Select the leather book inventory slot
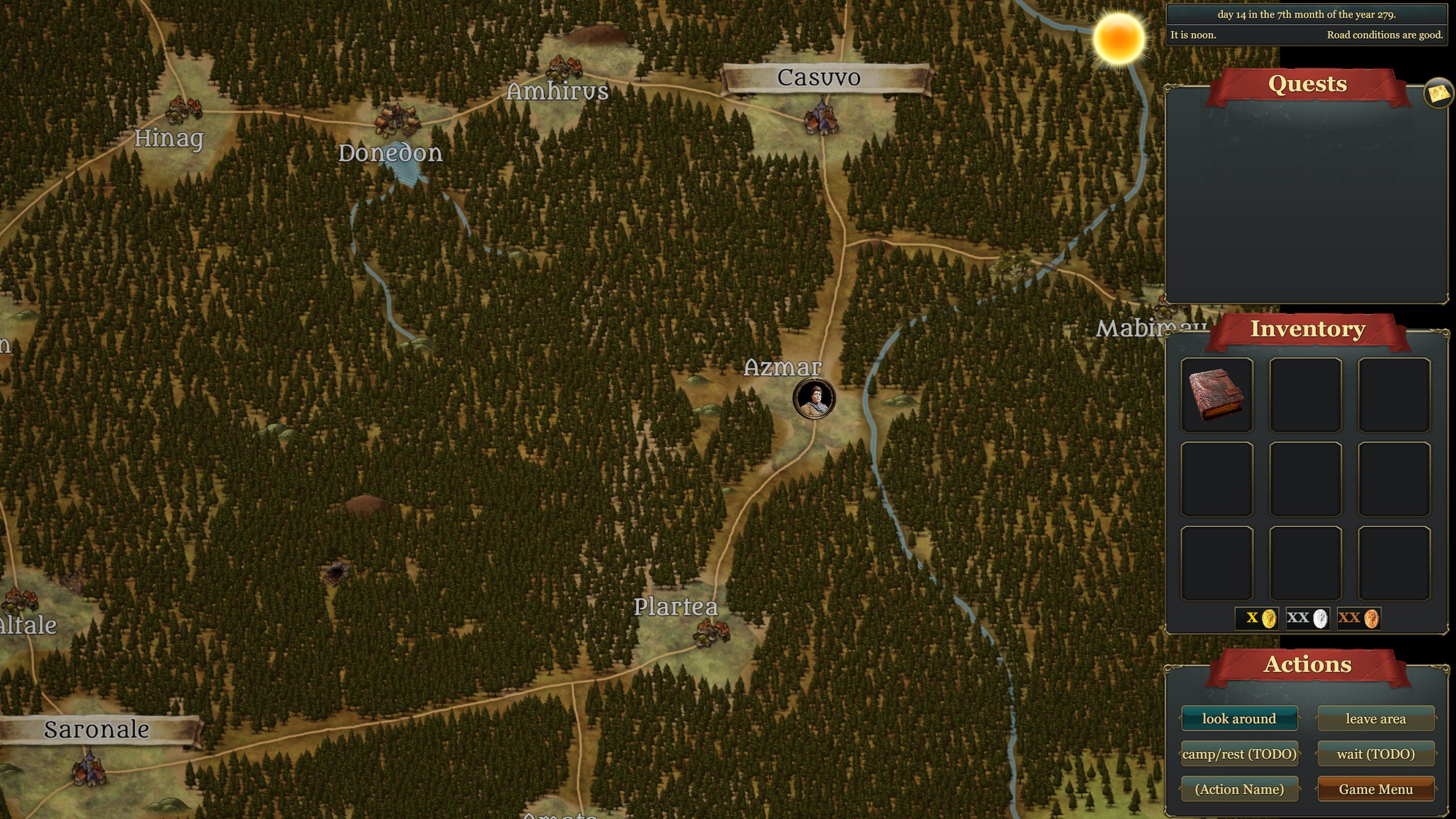 [x=1217, y=395]
